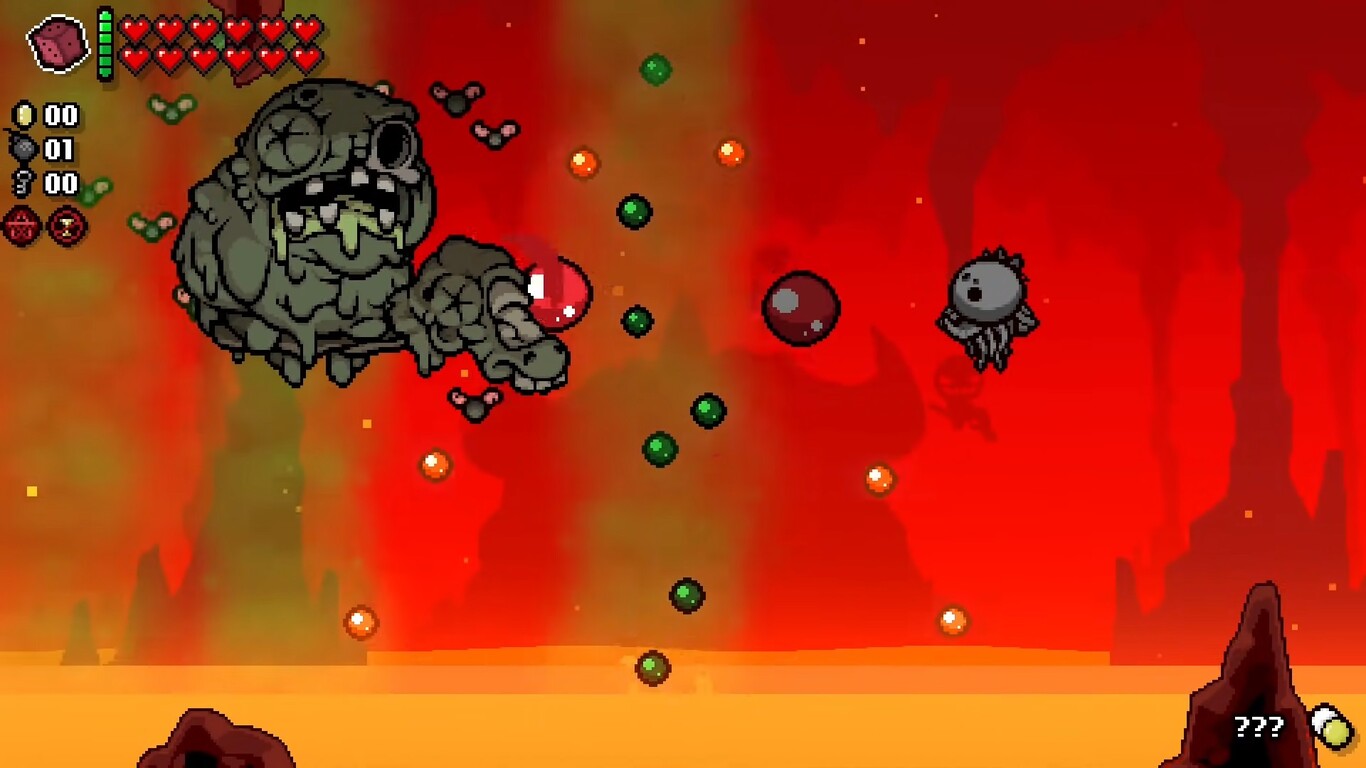Click the first red heart in the health bar
1366x768 pixels.
135,29
